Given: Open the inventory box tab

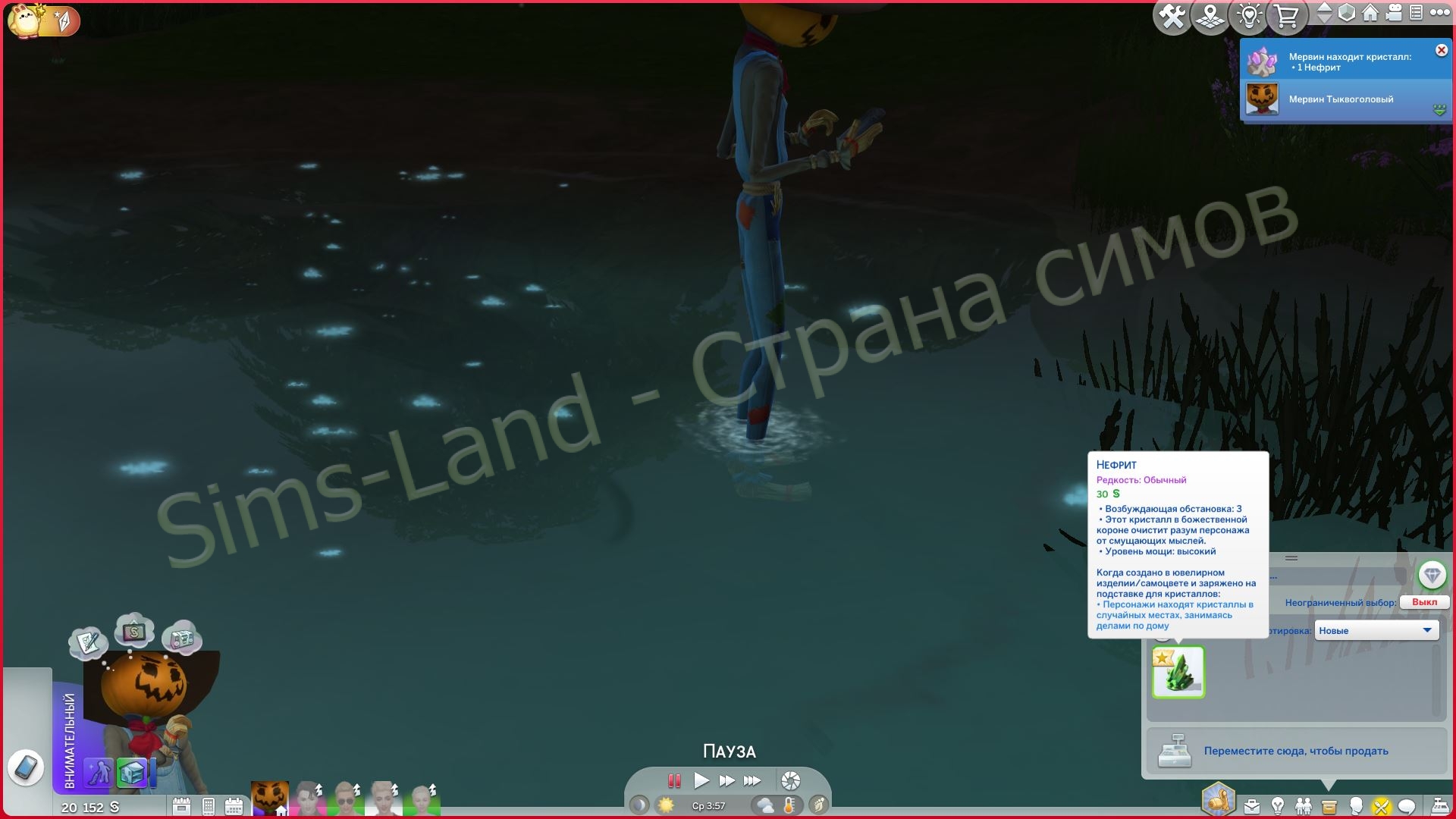Looking at the screenshot, I should pos(1329,806).
